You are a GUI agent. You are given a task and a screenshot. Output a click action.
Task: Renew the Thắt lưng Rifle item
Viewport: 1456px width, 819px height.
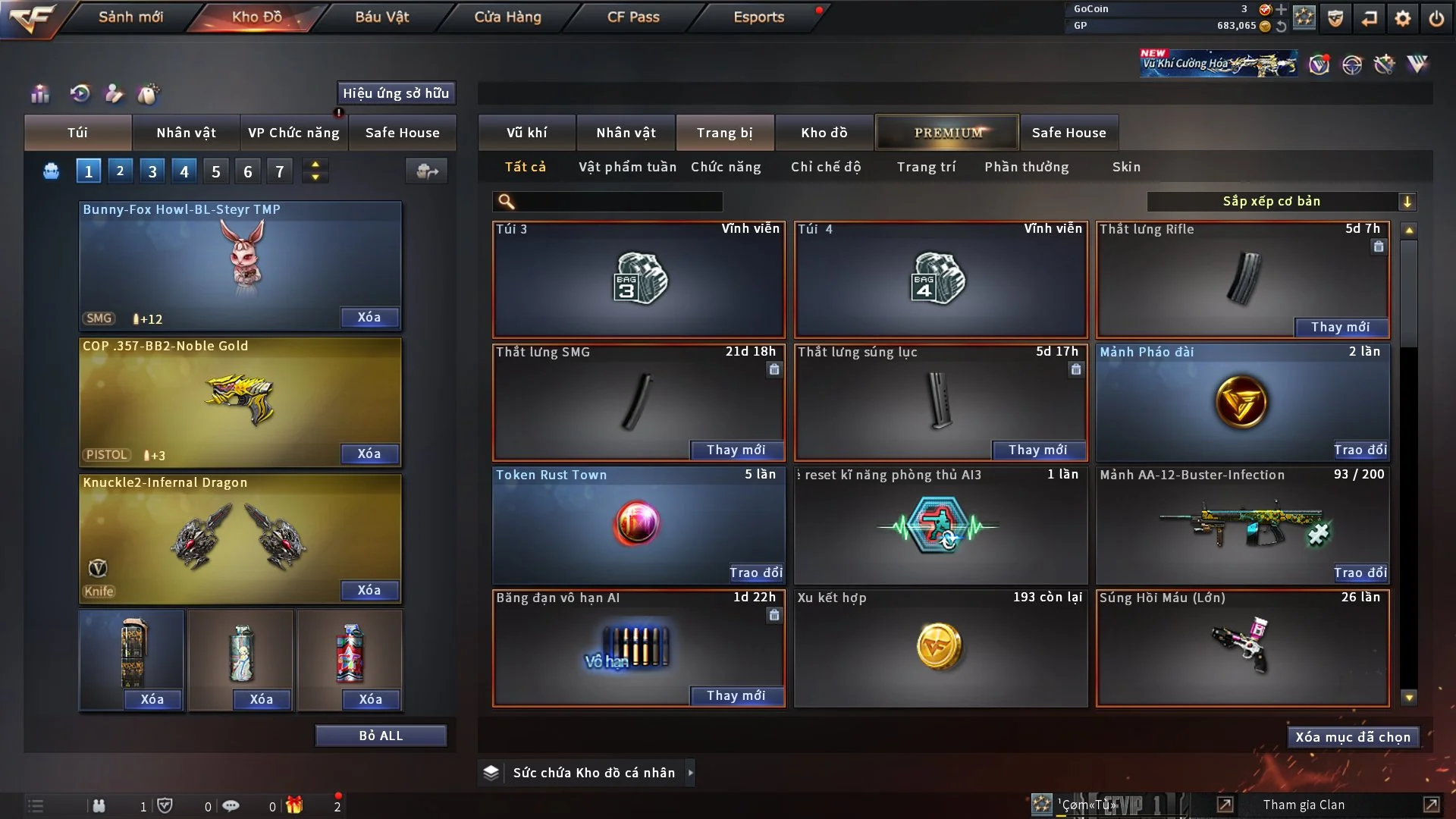(1340, 327)
